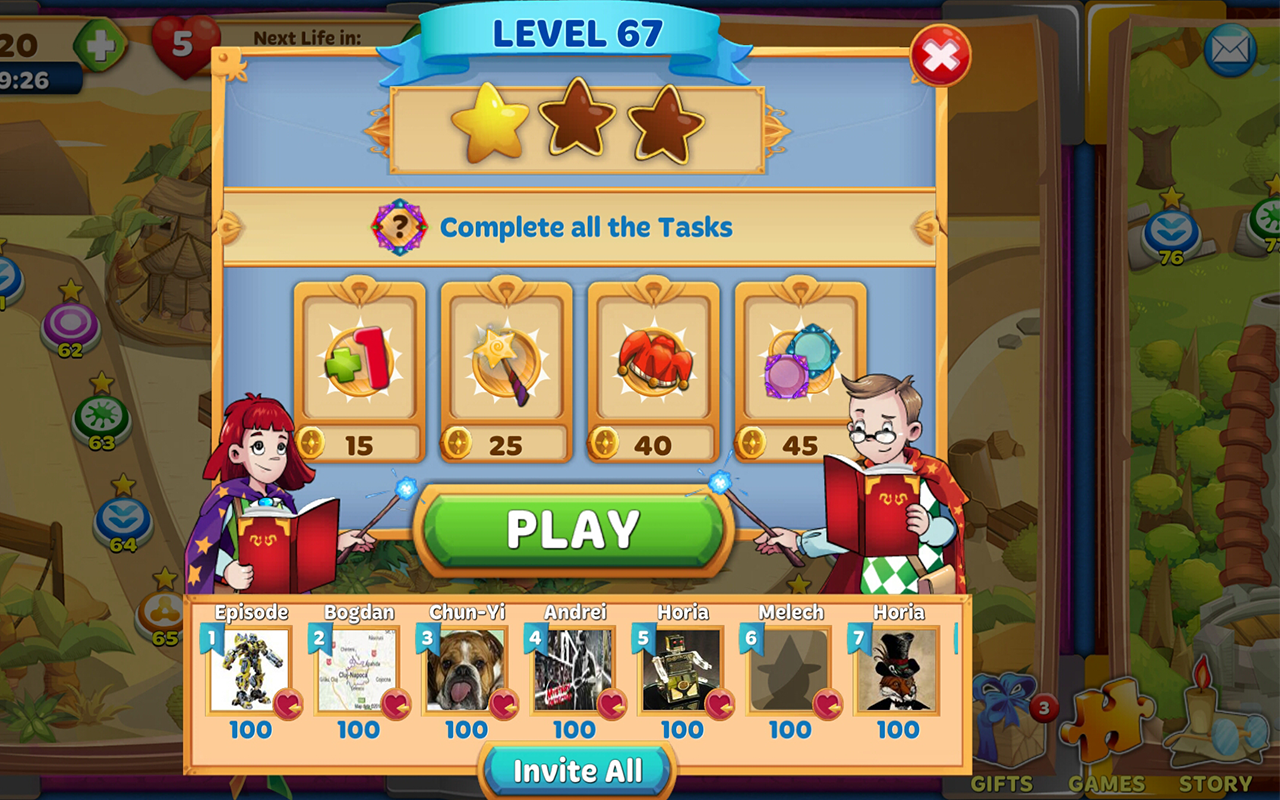Open Episode's robot thumbnail
Image resolution: width=1280 pixels, height=800 pixels.
(x=252, y=670)
